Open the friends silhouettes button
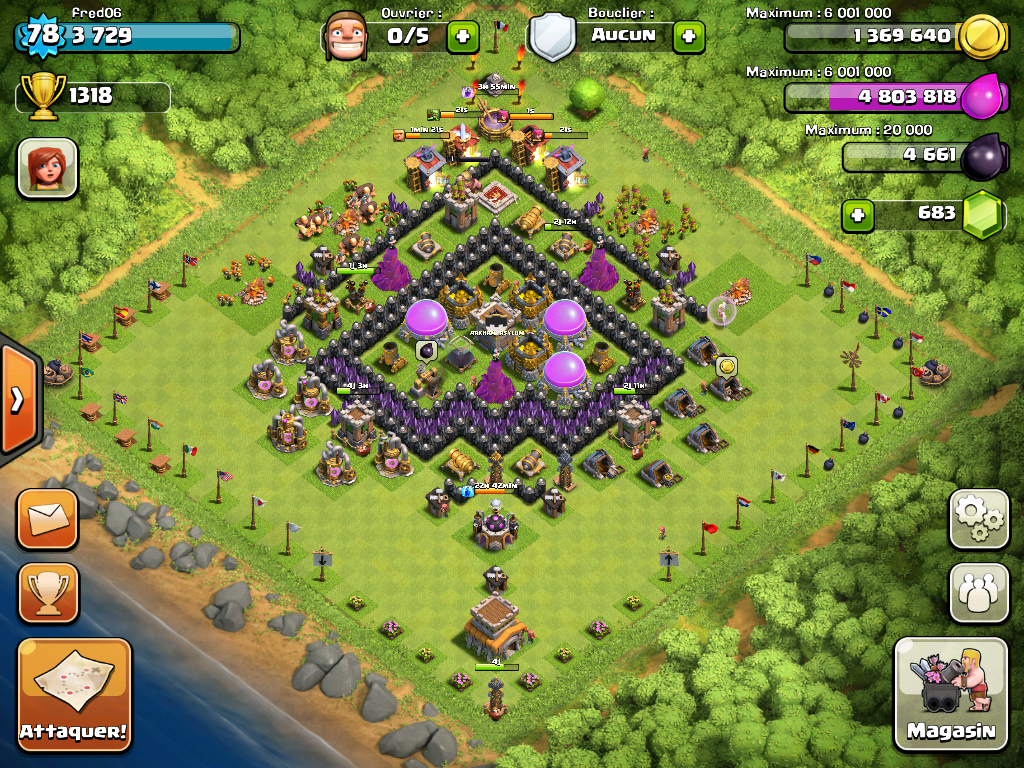 coord(979,592)
